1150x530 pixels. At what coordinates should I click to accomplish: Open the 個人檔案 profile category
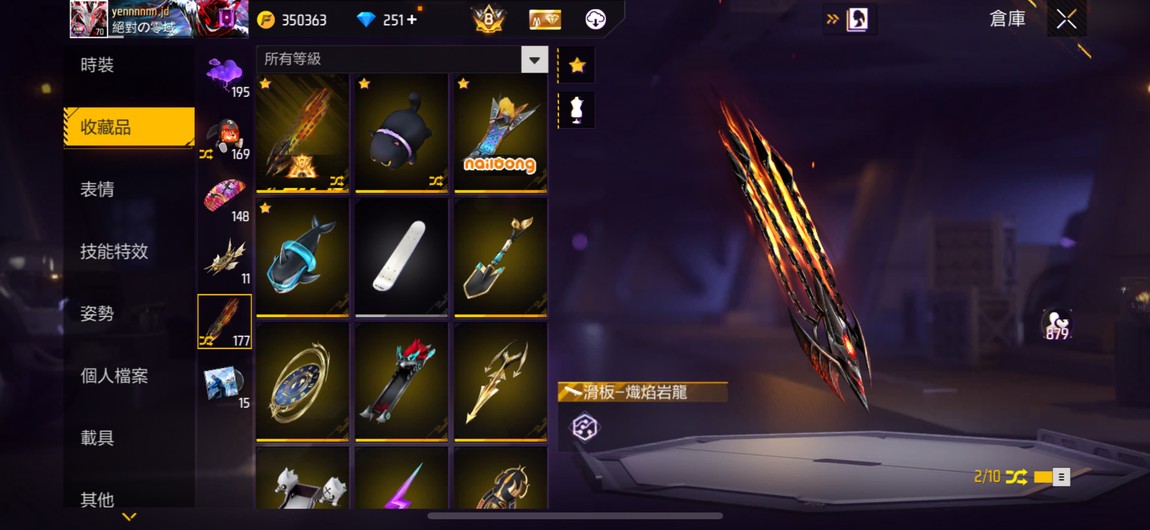point(114,376)
